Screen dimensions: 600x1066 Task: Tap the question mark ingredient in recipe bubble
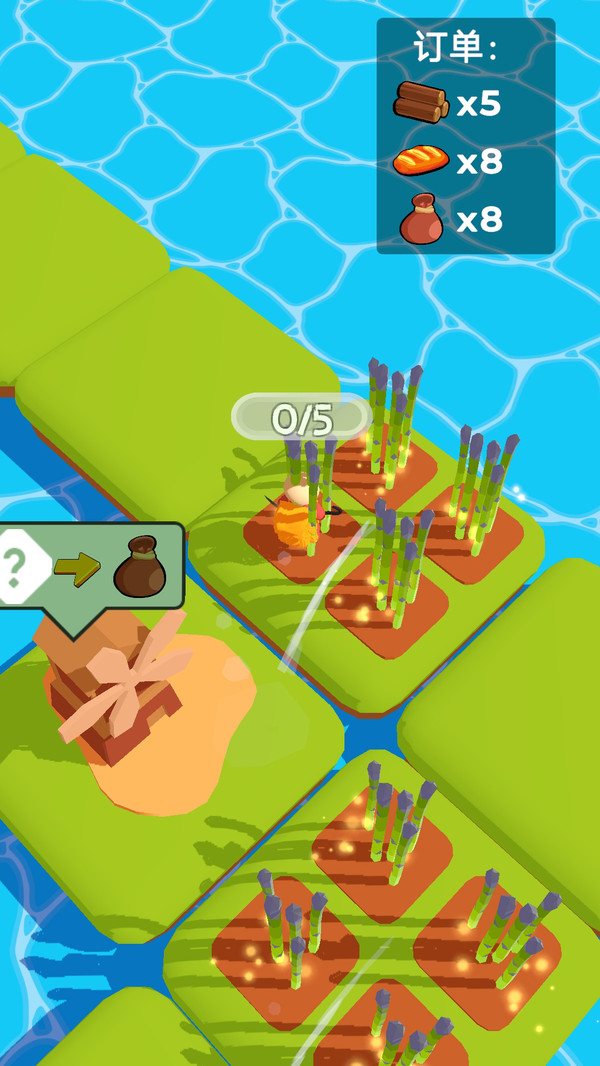(x=20, y=569)
